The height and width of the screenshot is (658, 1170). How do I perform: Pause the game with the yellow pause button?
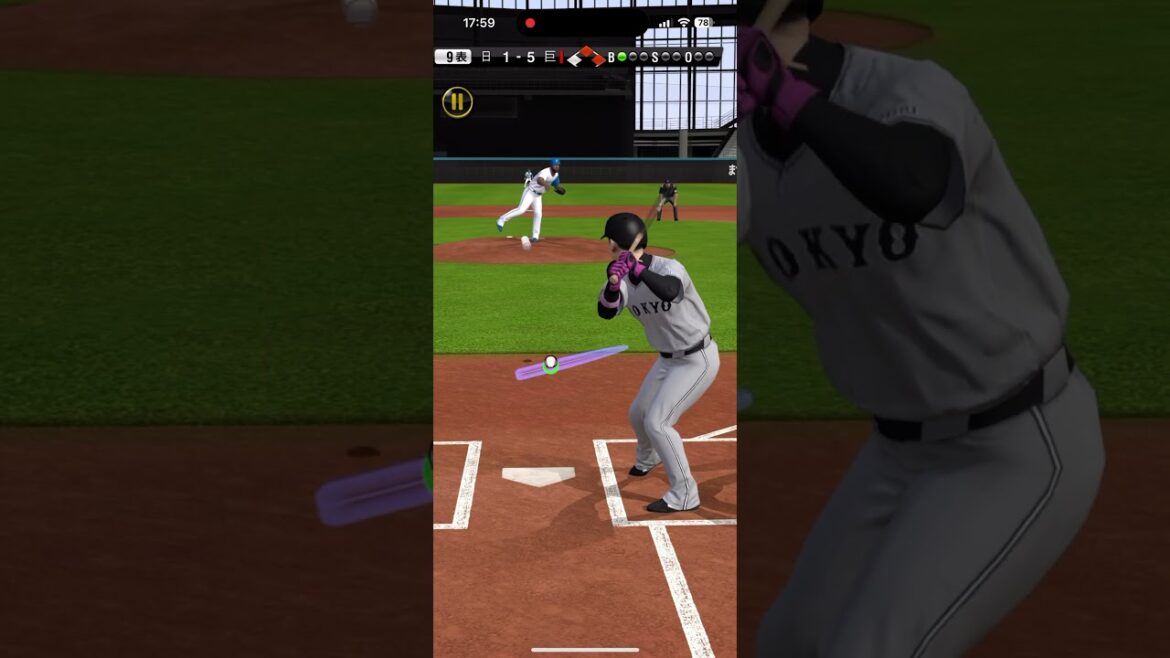(457, 101)
